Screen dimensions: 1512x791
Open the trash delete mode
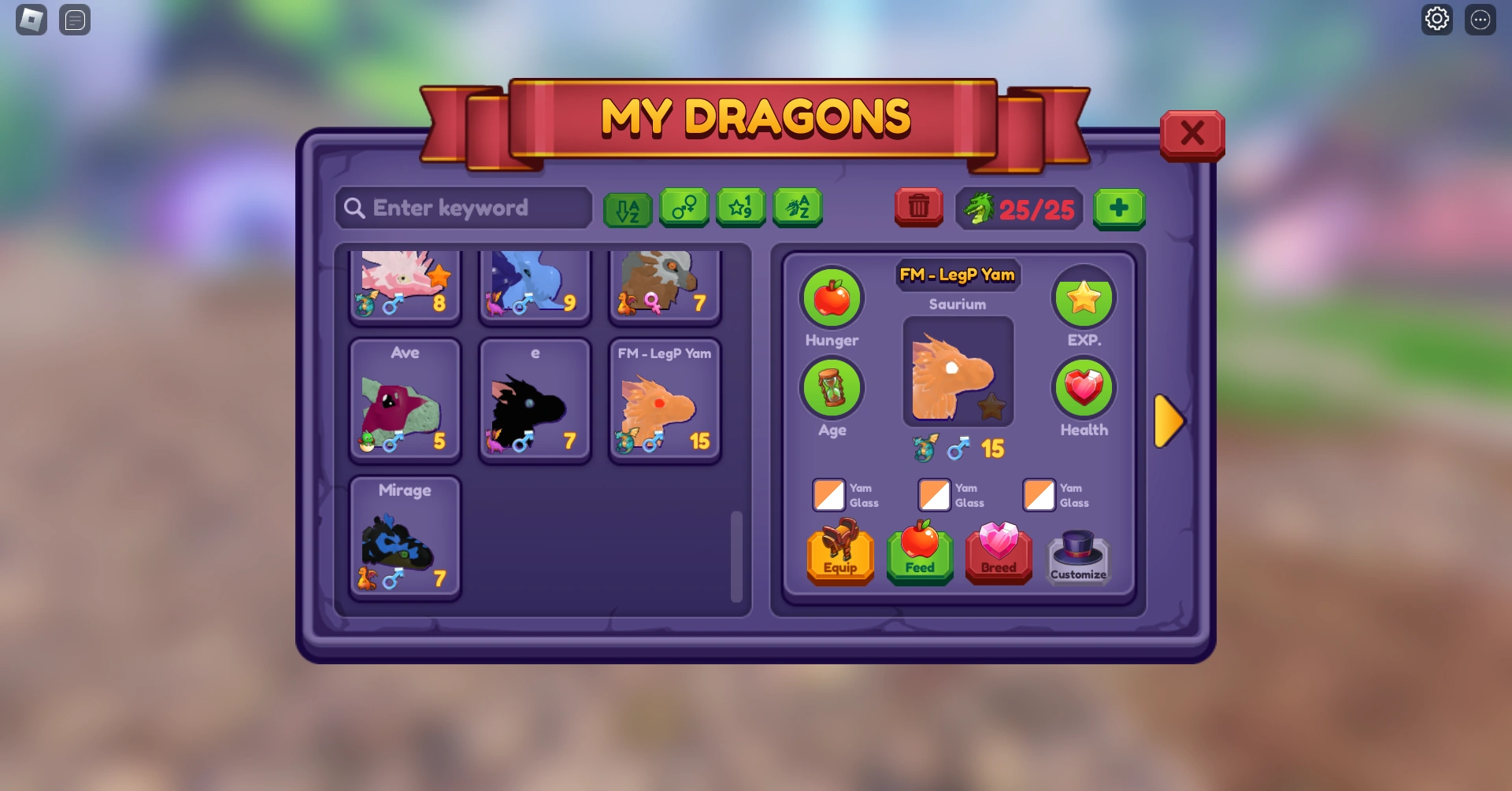pos(917,208)
